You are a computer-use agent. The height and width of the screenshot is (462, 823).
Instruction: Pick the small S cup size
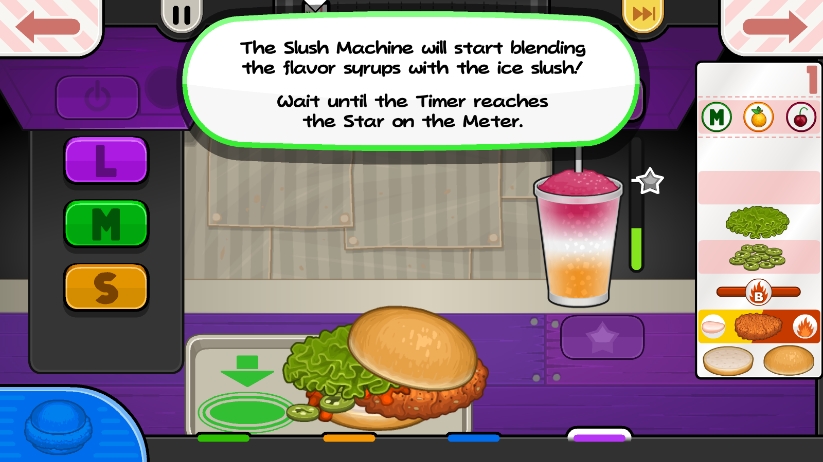click(106, 287)
